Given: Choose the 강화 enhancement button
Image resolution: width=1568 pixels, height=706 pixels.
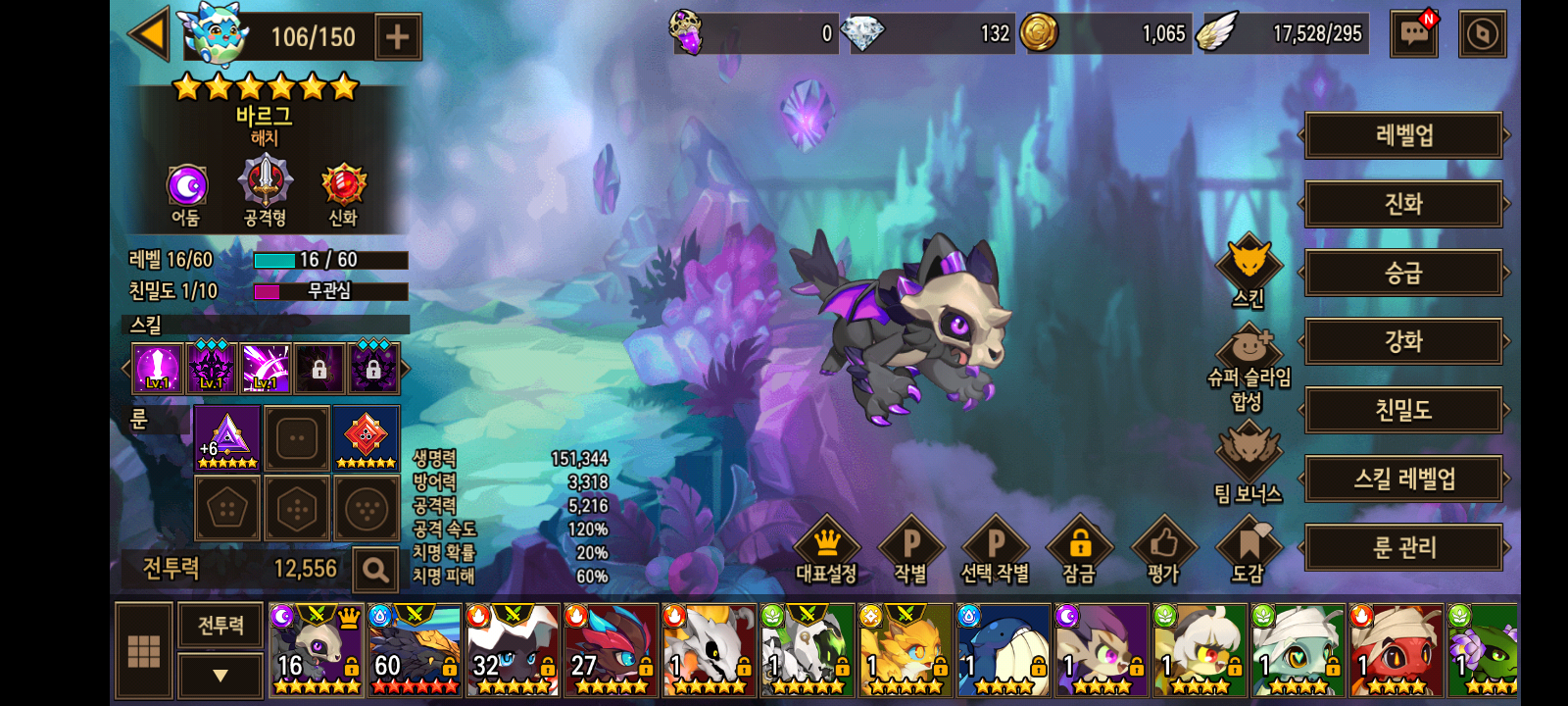Looking at the screenshot, I should pyautogui.click(x=1403, y=341).
